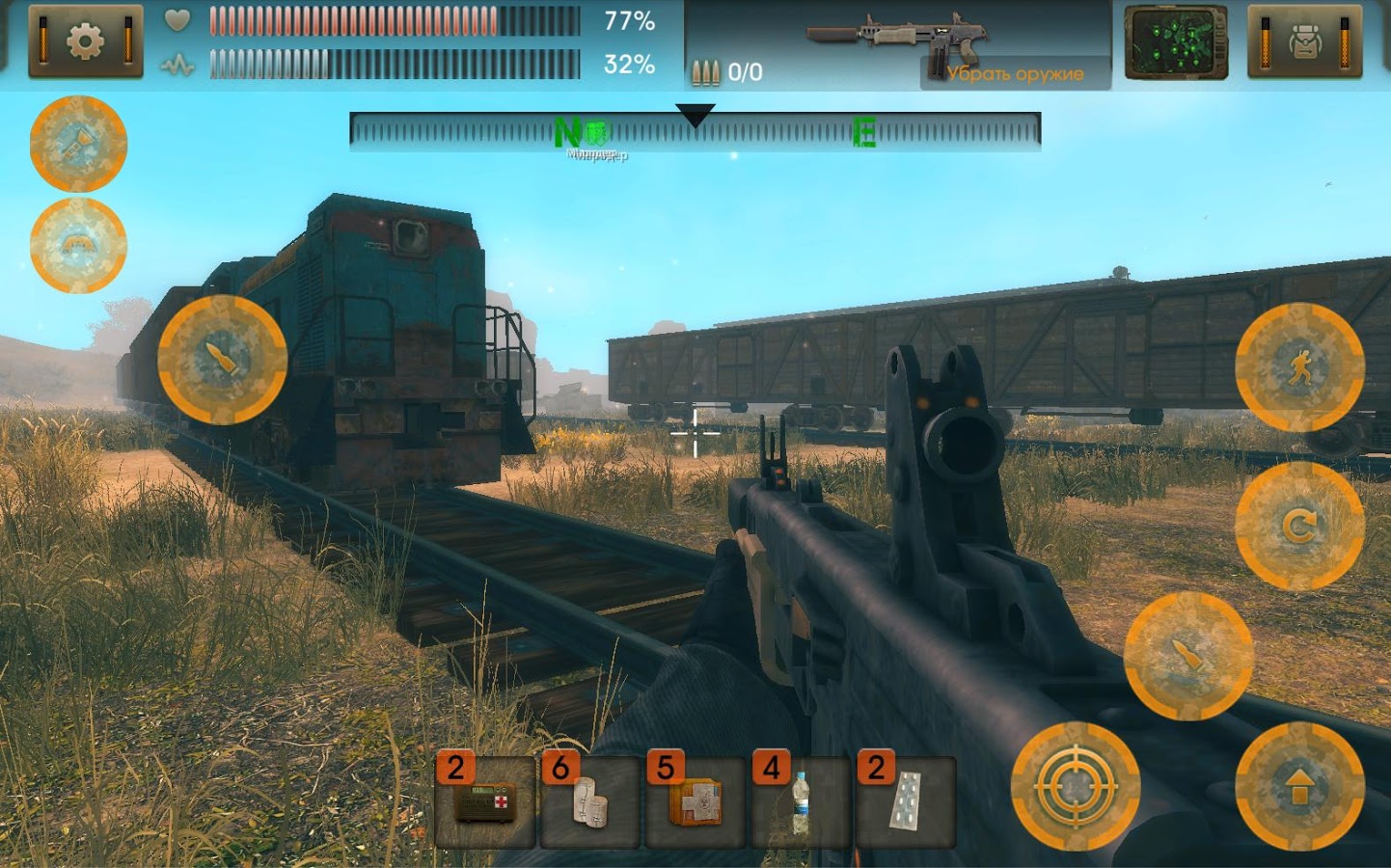The height and width of the screenshot is (868, 1391).
Task: Select the bandages quick slot
Action: [590, 801]
